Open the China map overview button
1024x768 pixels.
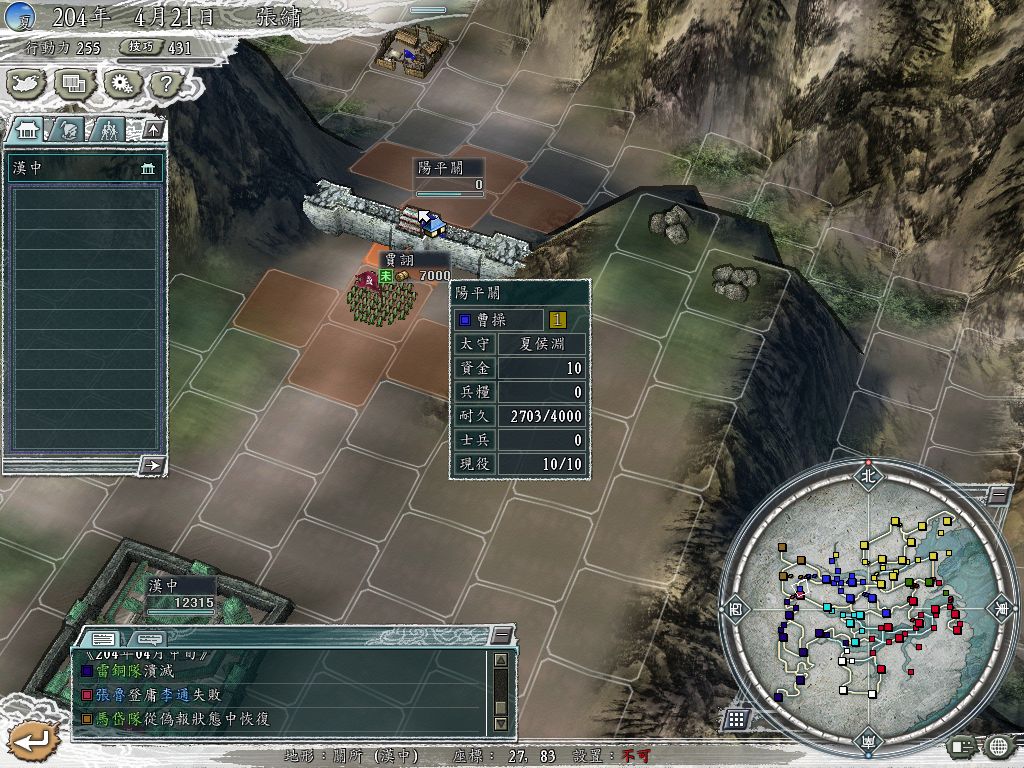pos(27,84)
